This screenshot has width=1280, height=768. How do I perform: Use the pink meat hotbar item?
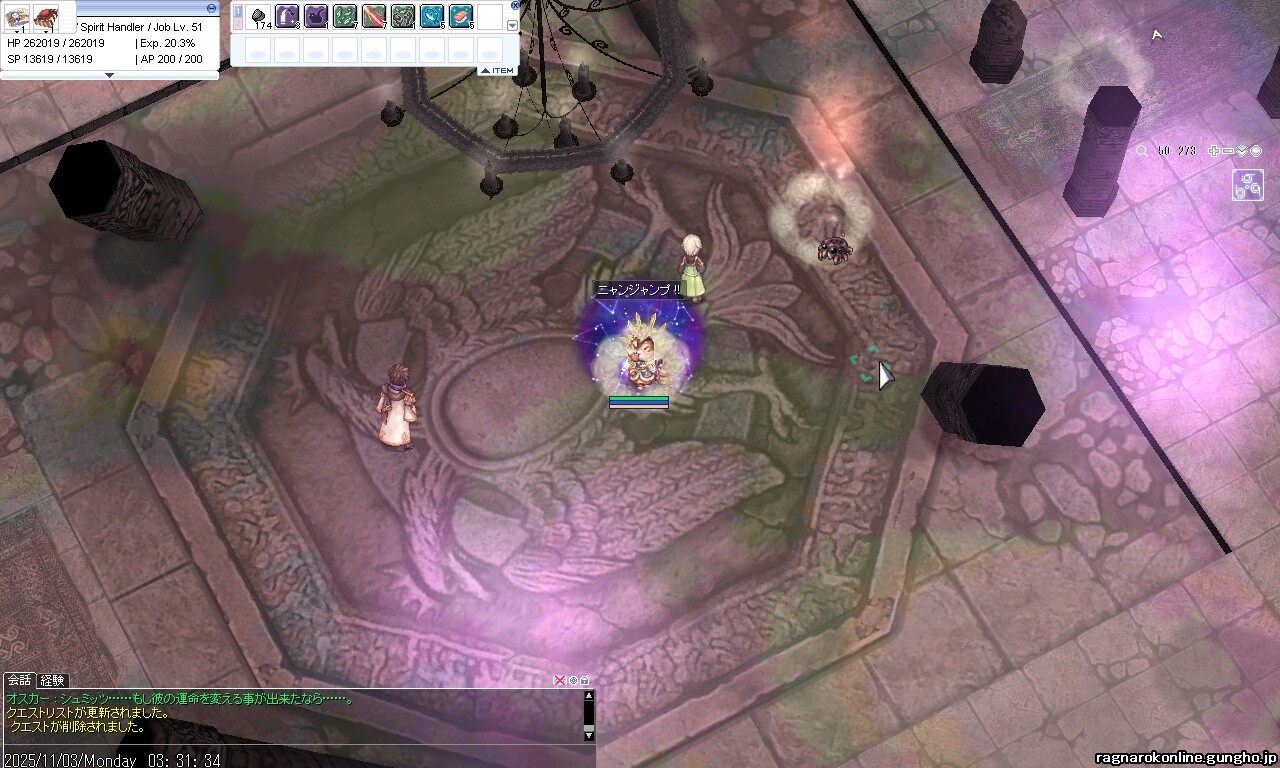pos(461,16)
